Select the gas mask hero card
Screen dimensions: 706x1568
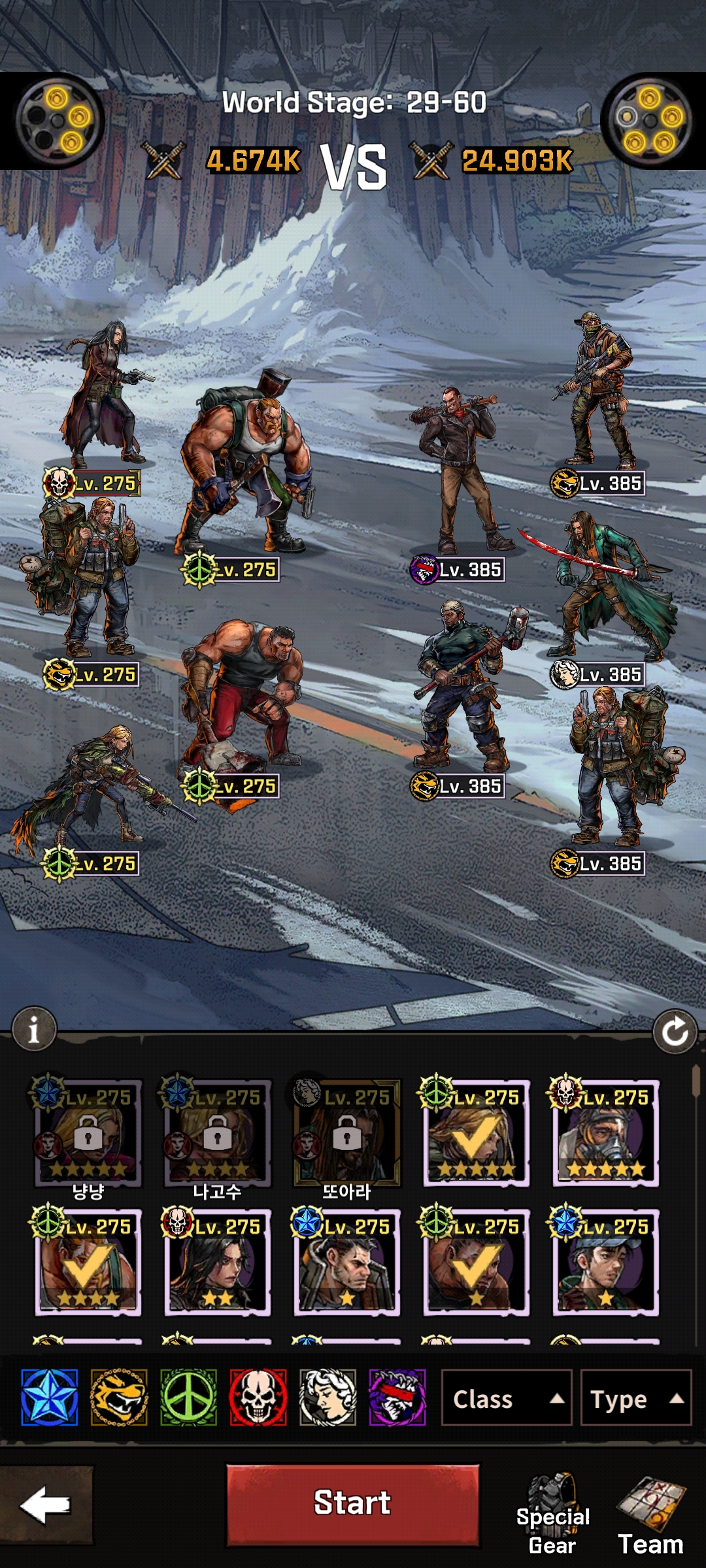606,1134
